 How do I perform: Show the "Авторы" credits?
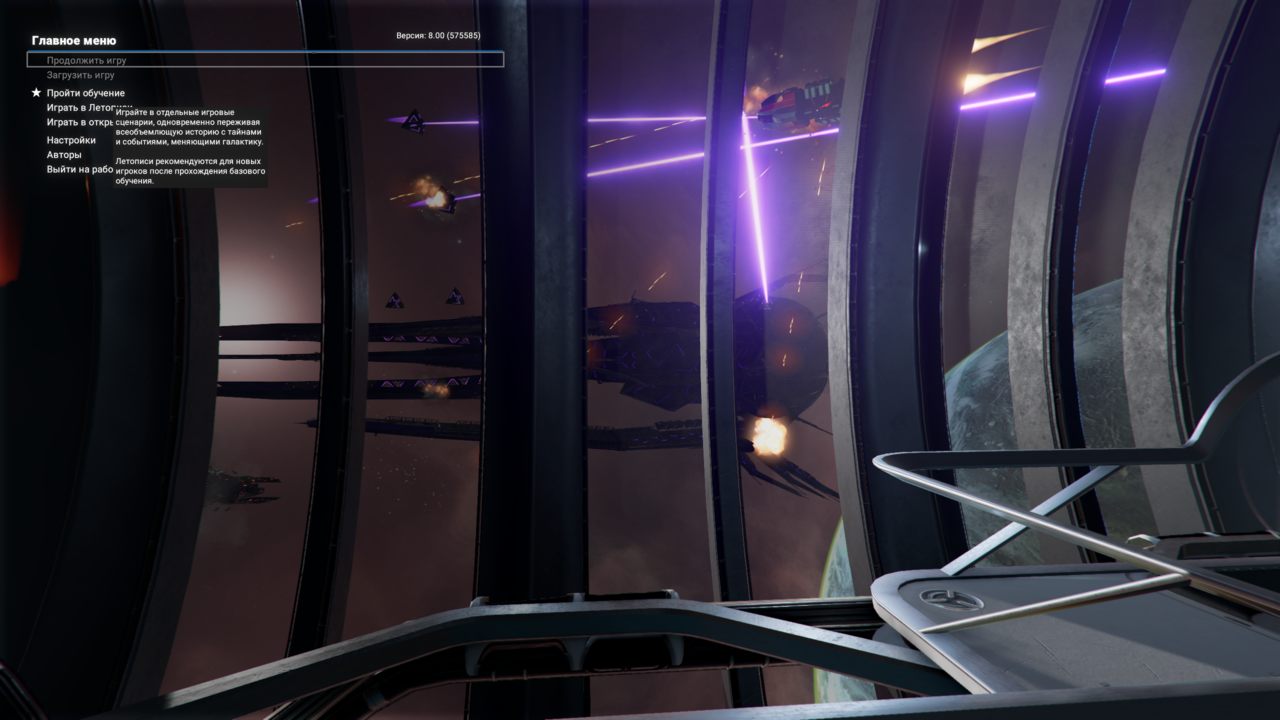64,155
